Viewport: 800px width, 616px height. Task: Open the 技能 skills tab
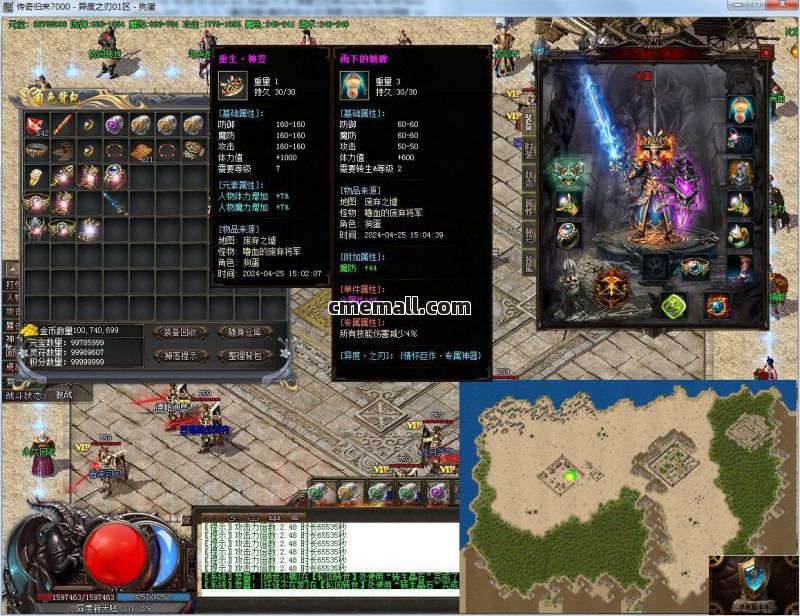pos(529,263)
